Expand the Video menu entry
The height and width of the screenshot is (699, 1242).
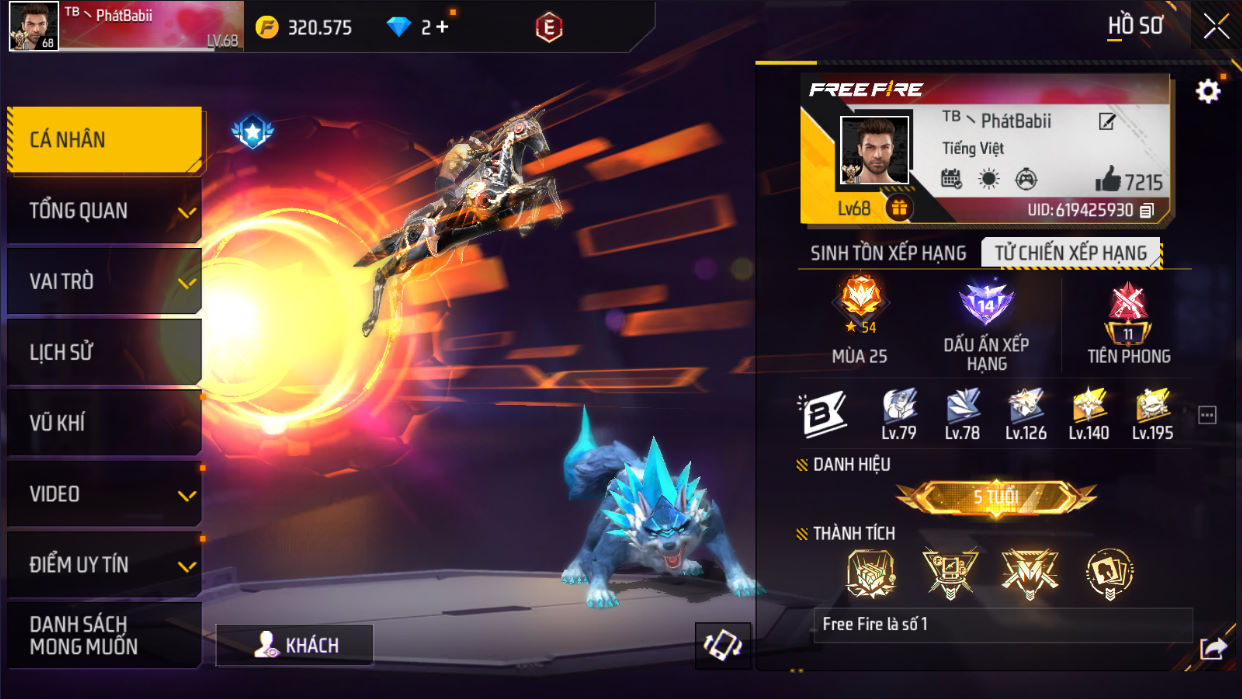104,494
